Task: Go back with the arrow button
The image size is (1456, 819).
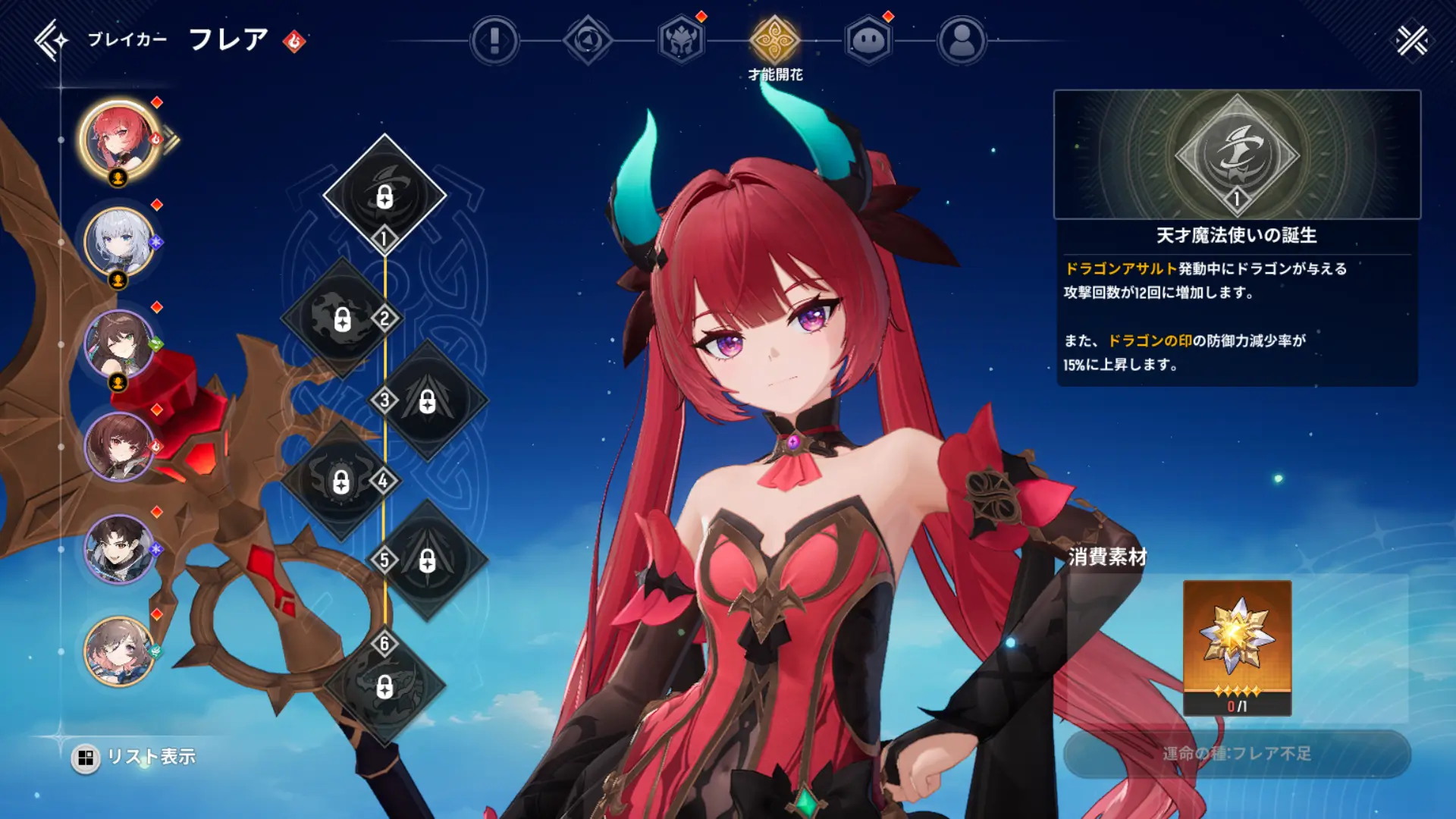Action: pyautogui.click(x=51, y=40)
